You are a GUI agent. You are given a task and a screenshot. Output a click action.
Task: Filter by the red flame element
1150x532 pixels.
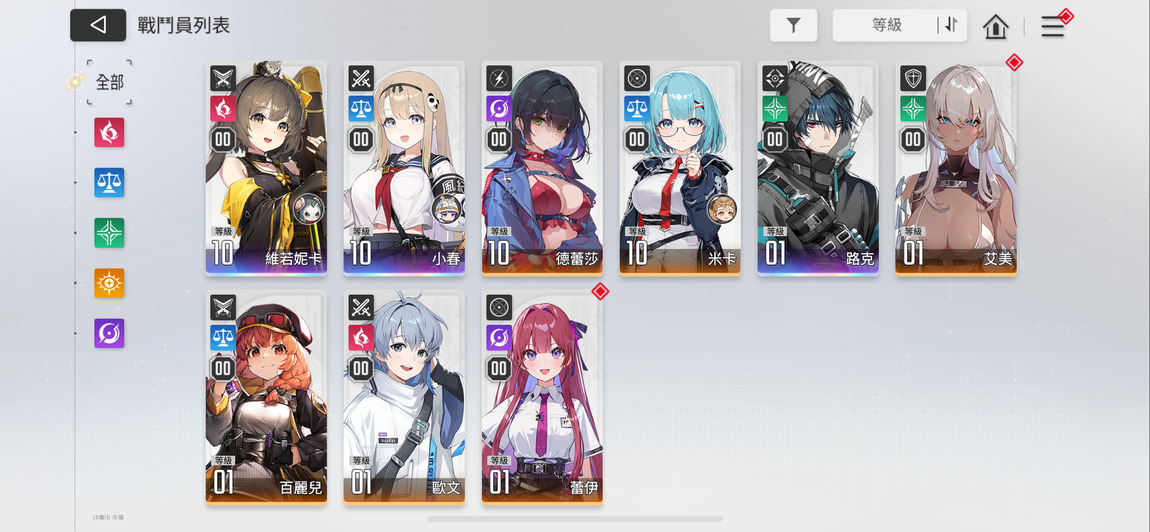point(109,132)
